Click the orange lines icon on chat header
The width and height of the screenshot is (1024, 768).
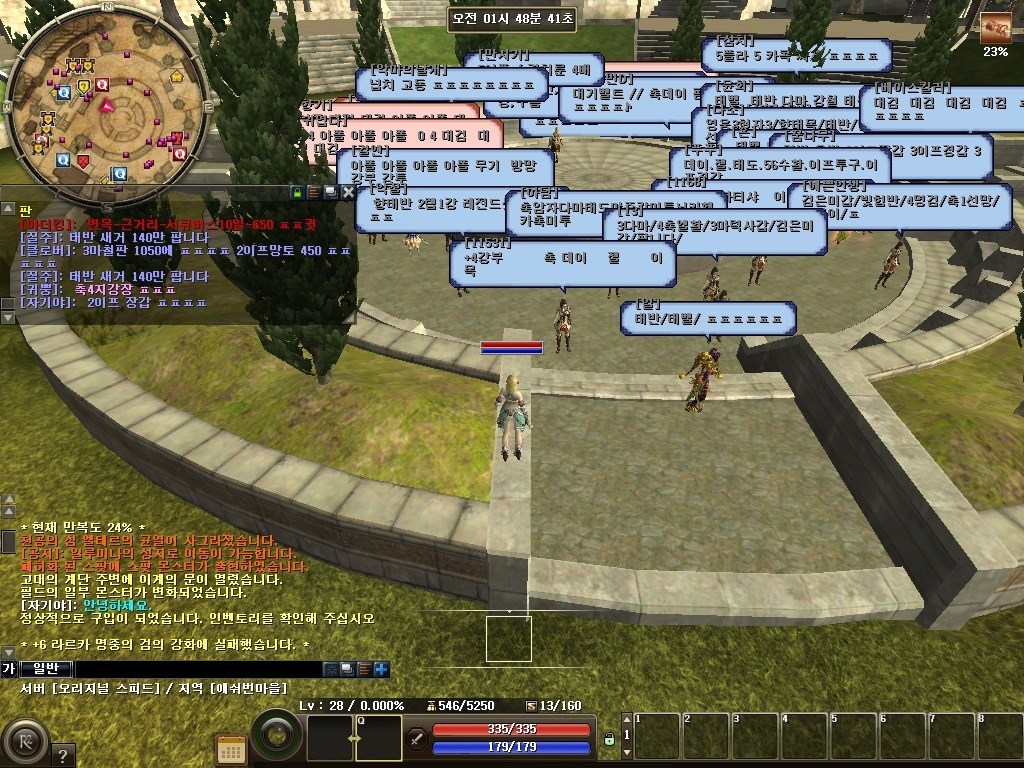(314, 191)
